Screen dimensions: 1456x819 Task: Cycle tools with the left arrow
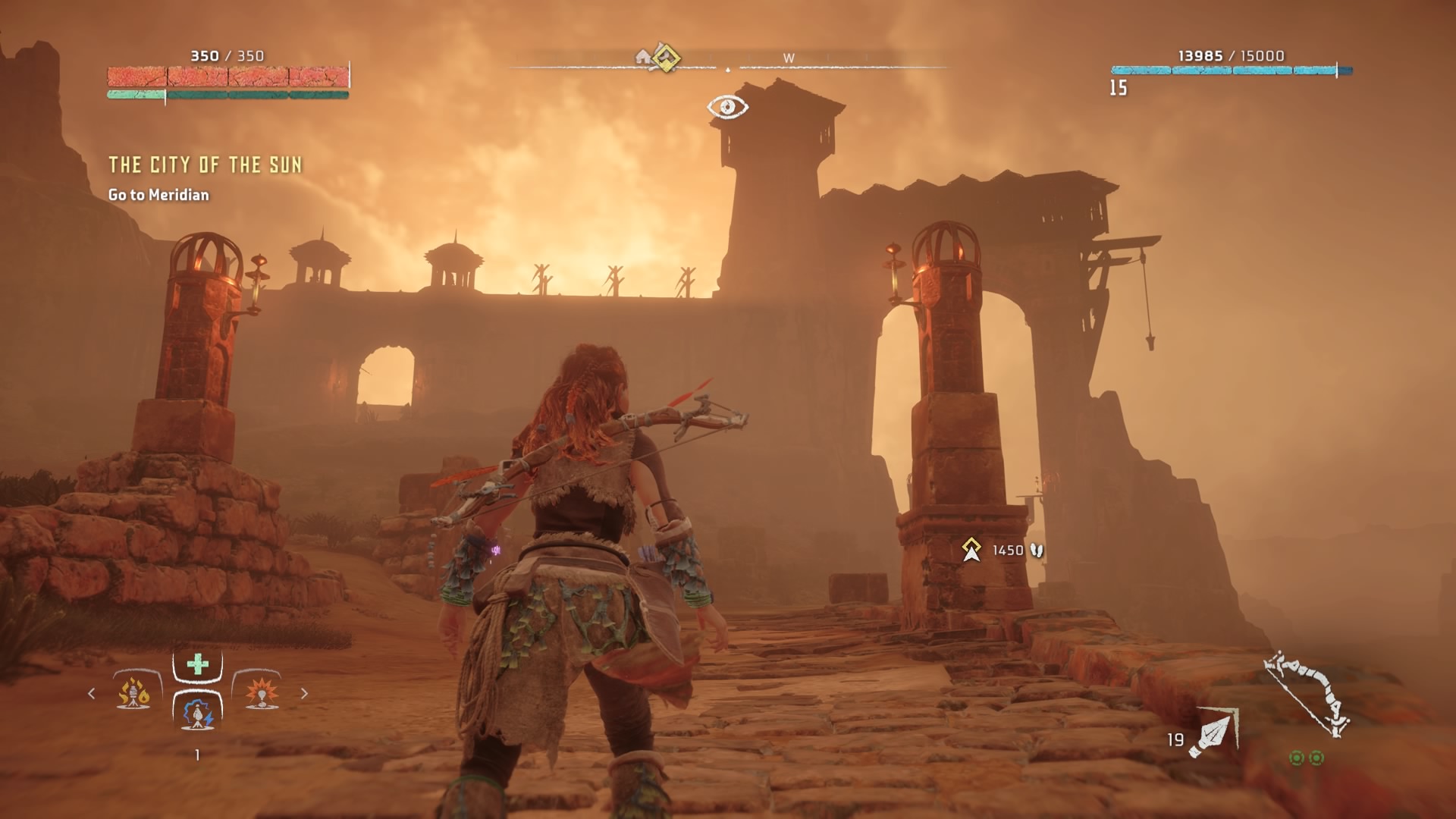(x=92, y=693)
